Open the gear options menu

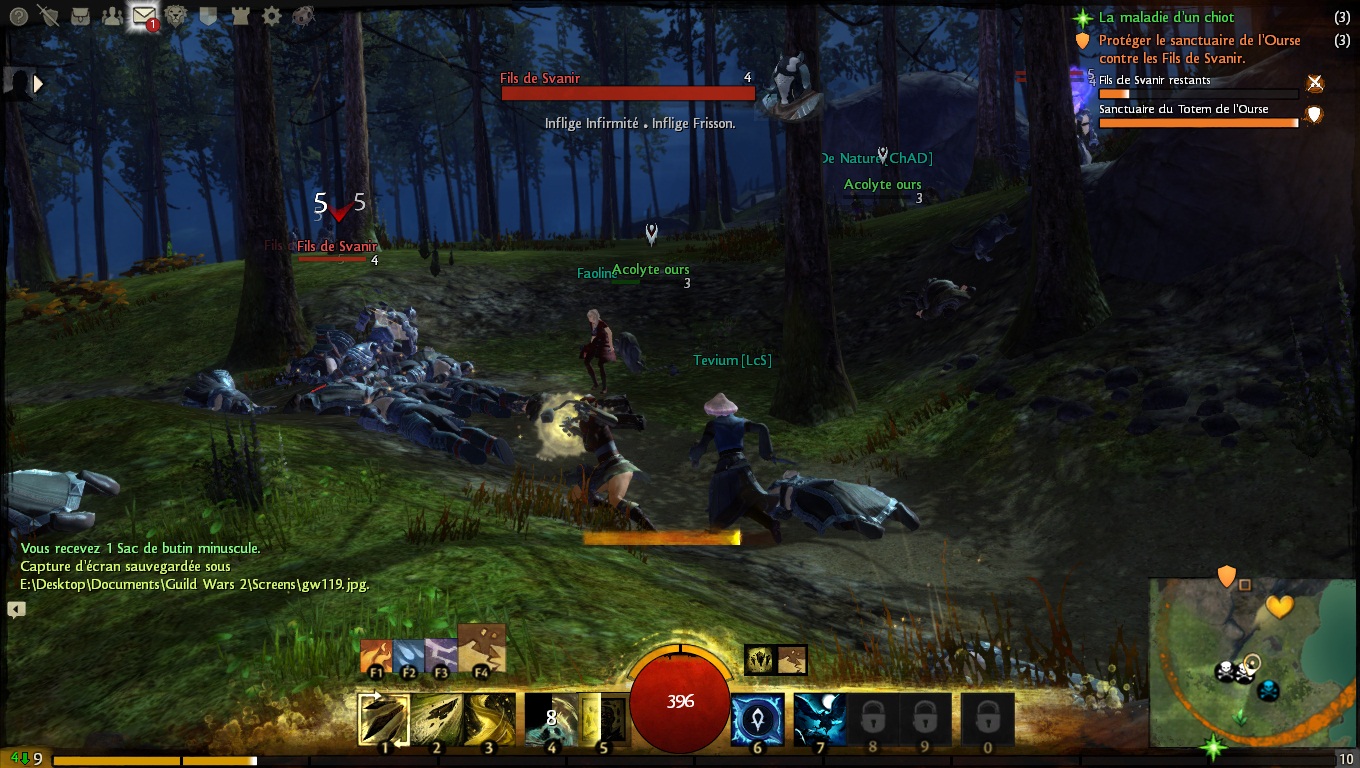271,16
